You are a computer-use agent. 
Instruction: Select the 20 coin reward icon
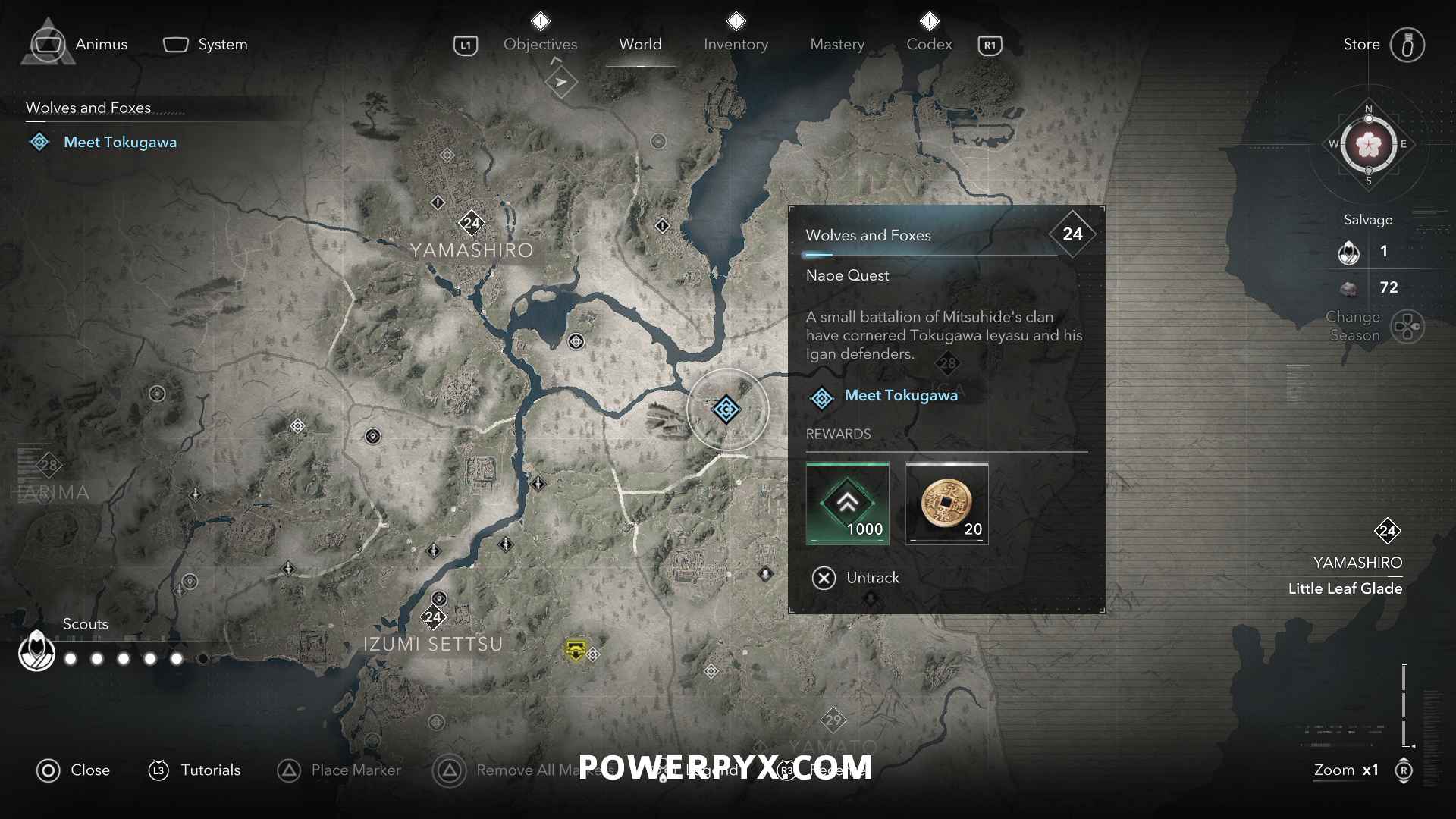pyautogui.click(x=946, y=504)
